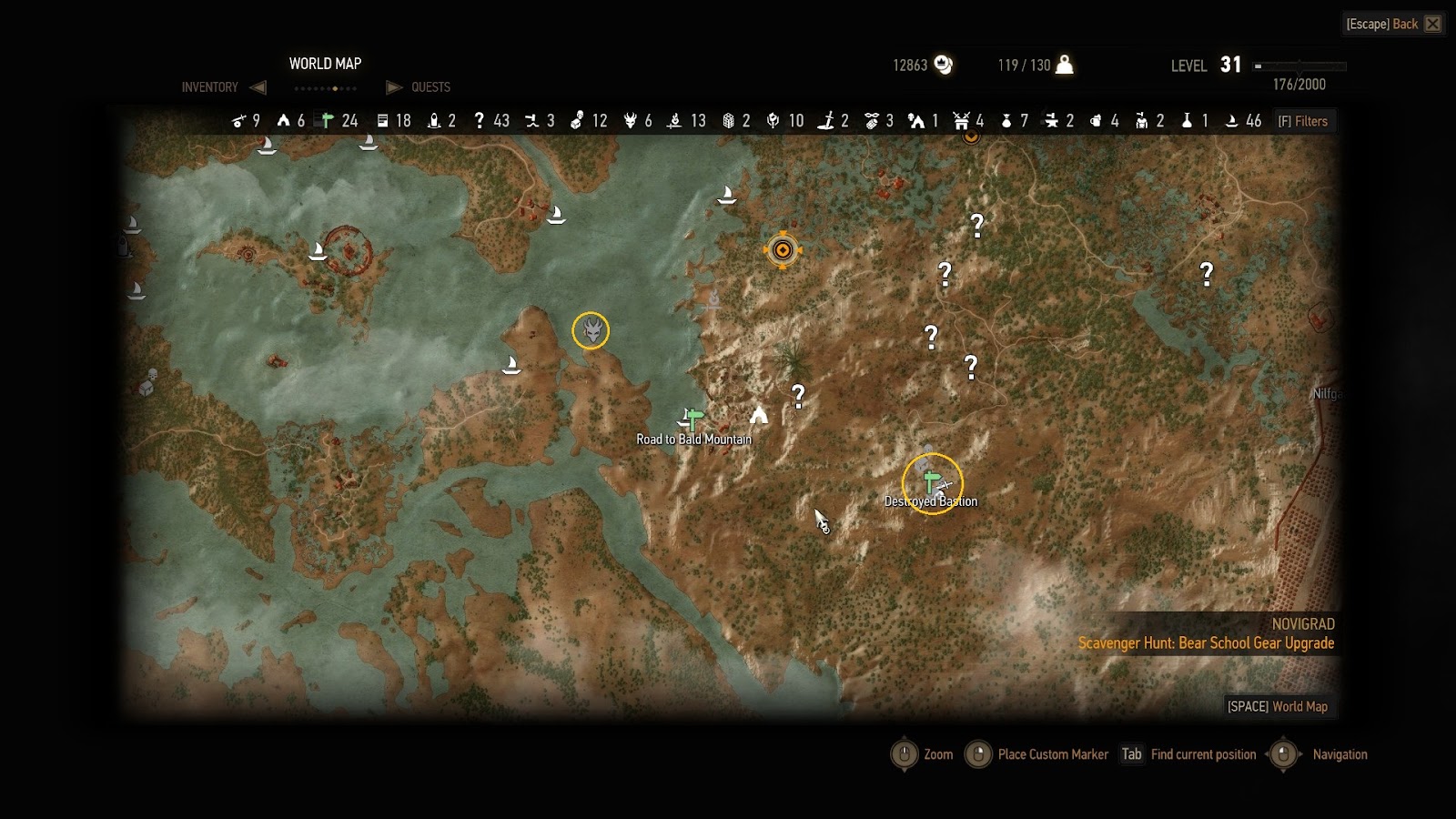Select the Destroyed Bastion signpost marker
1456x819 pixels.
pyautogui.click(x=931, y=482)
